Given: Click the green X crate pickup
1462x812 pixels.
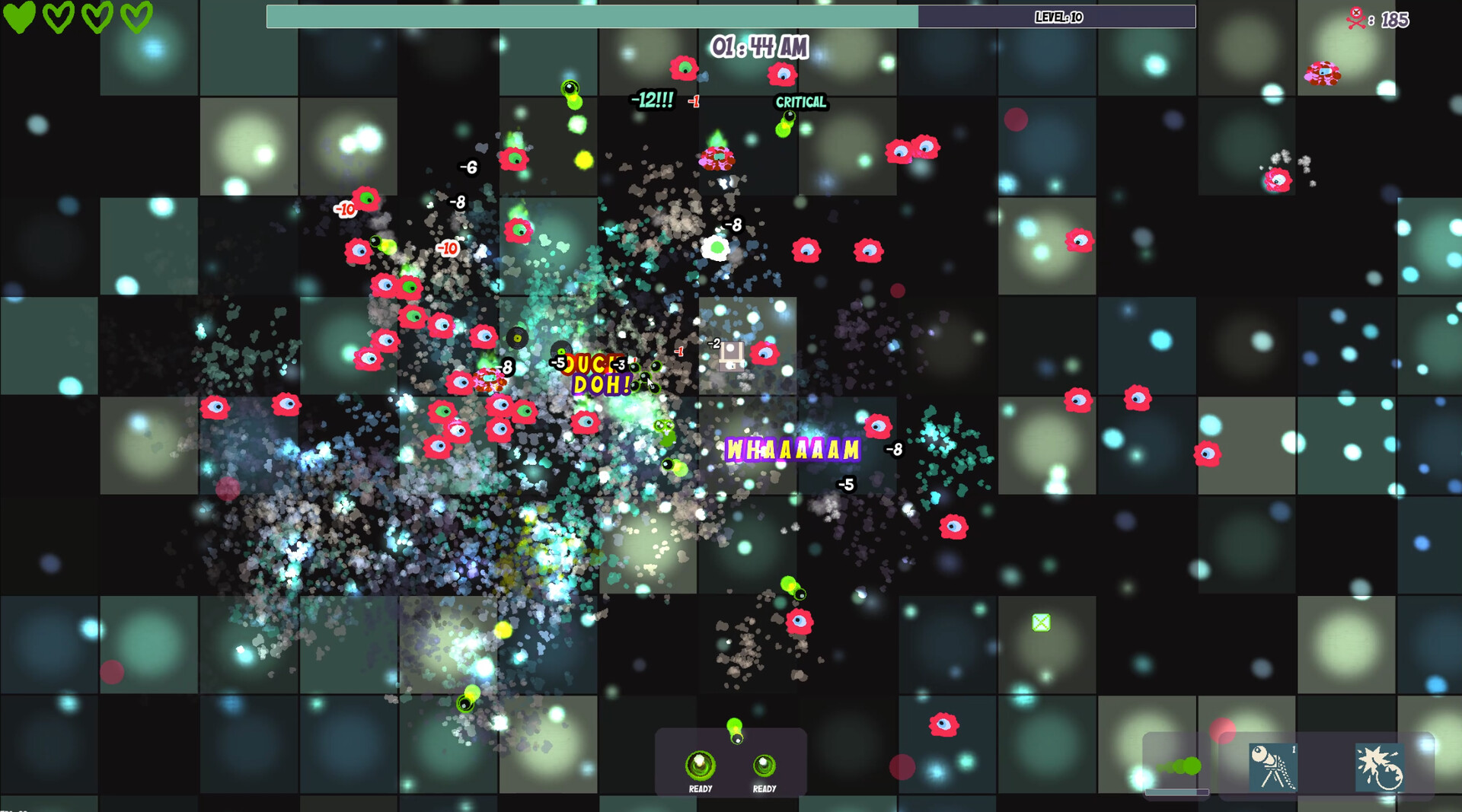Looking at the screenshot, I should 1040,623.
